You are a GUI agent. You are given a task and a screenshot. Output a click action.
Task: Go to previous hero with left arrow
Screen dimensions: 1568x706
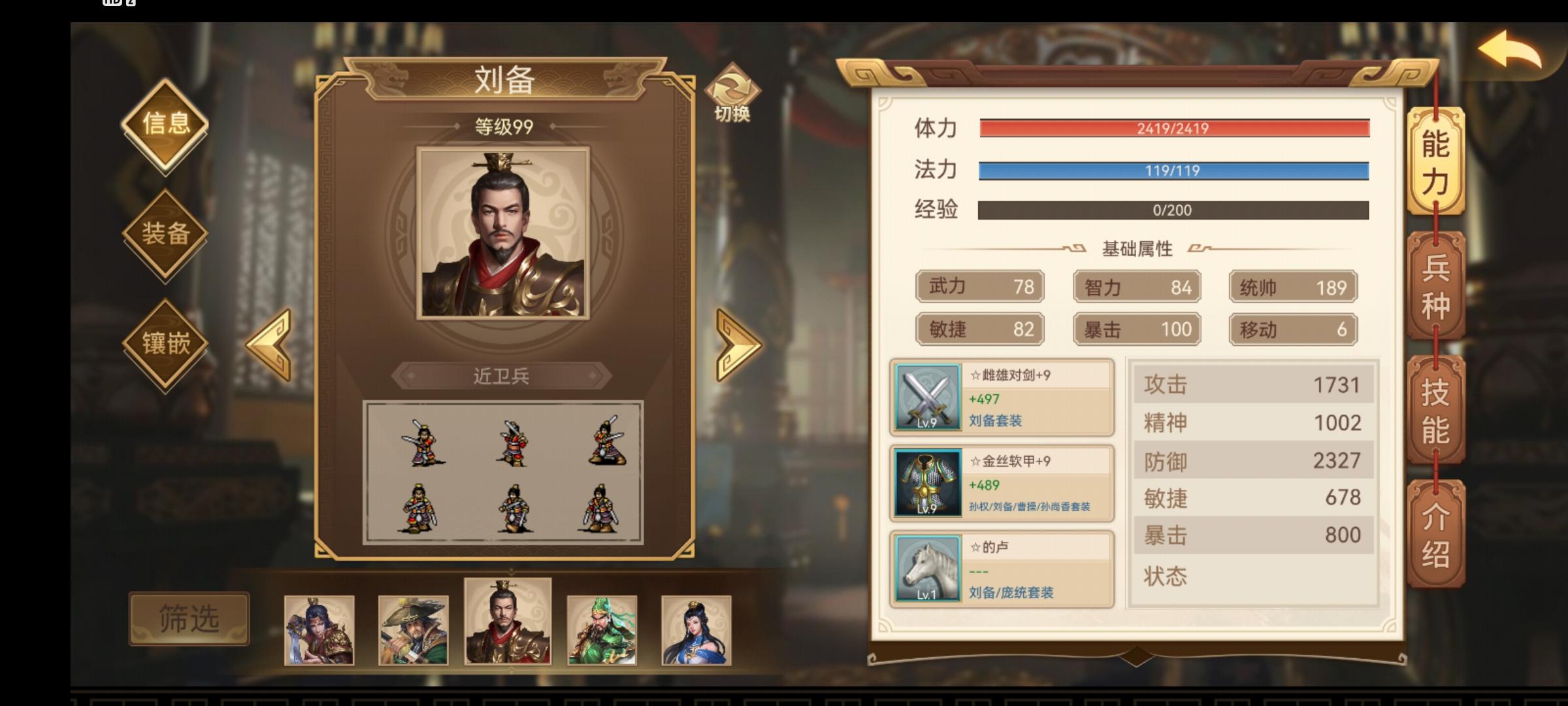pos(270,345)
